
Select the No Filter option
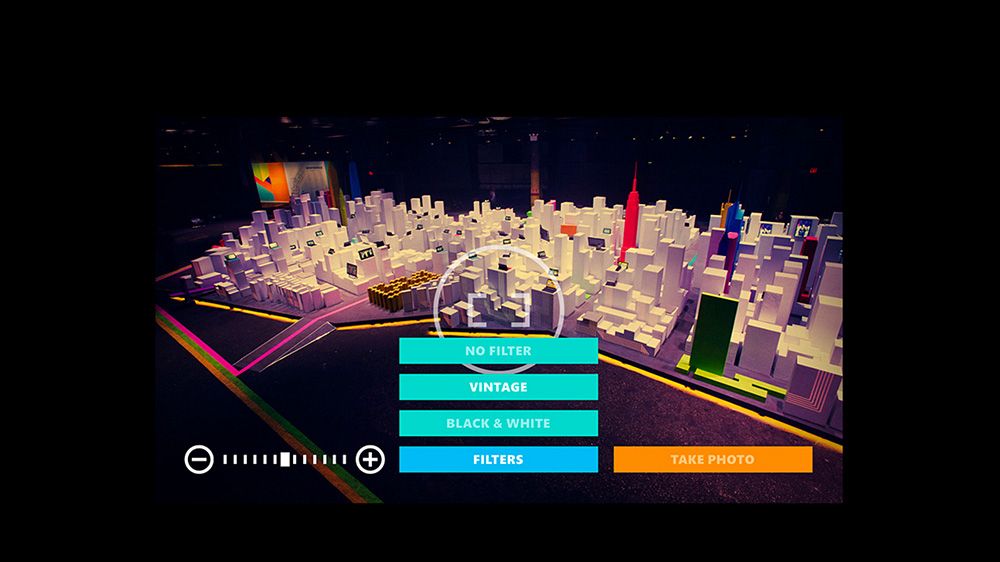click(498, 351)
